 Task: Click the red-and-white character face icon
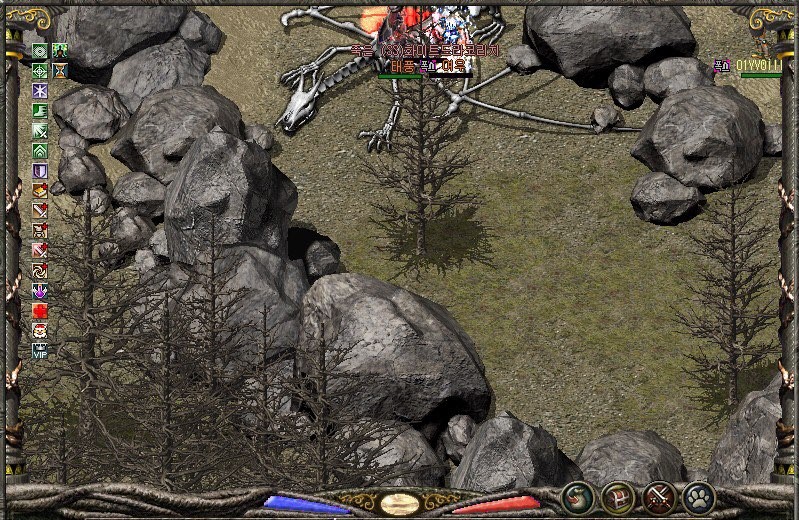(40, 331)
